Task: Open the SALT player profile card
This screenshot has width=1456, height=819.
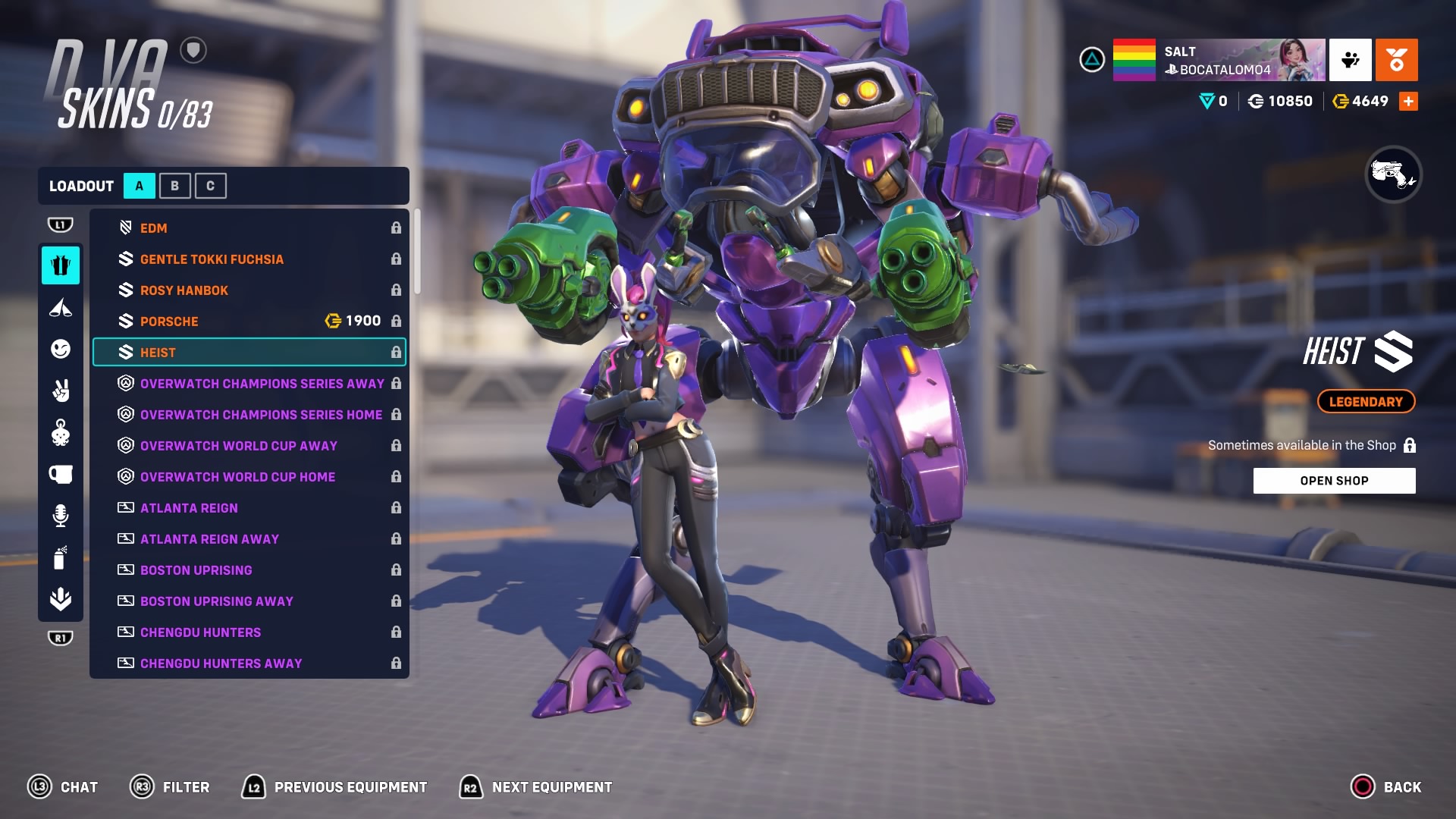Action: pos(1219,60)
